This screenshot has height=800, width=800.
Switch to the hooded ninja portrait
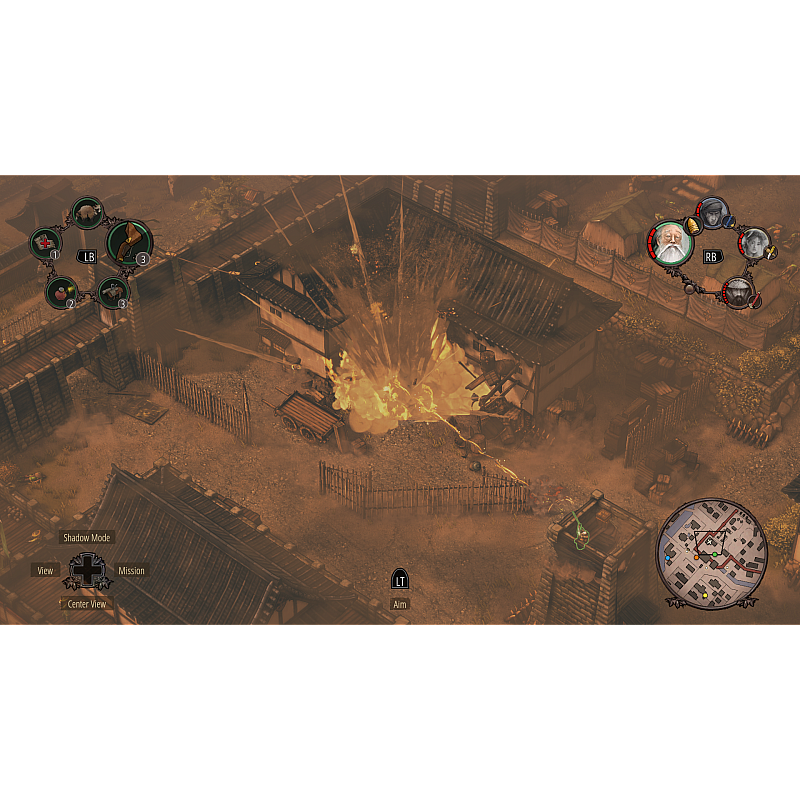click(x=713, y=212)
